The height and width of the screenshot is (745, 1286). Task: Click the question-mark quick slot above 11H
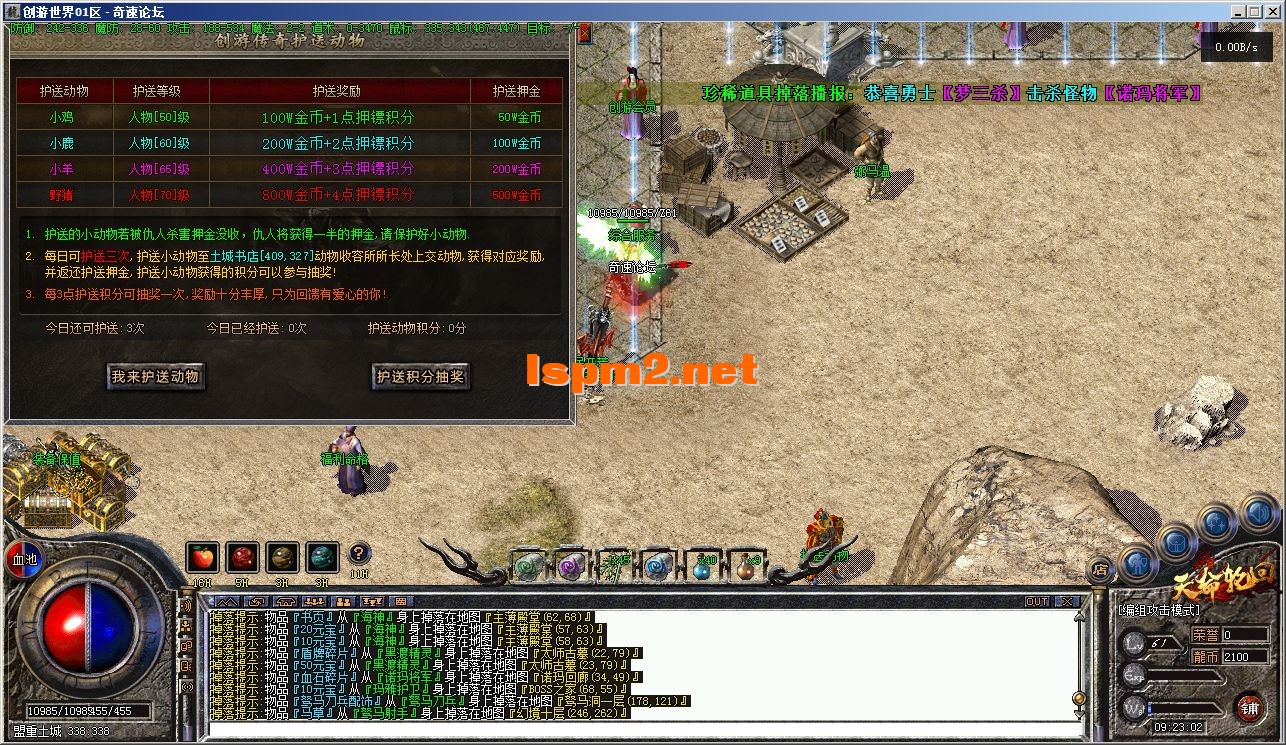[359, 553]
